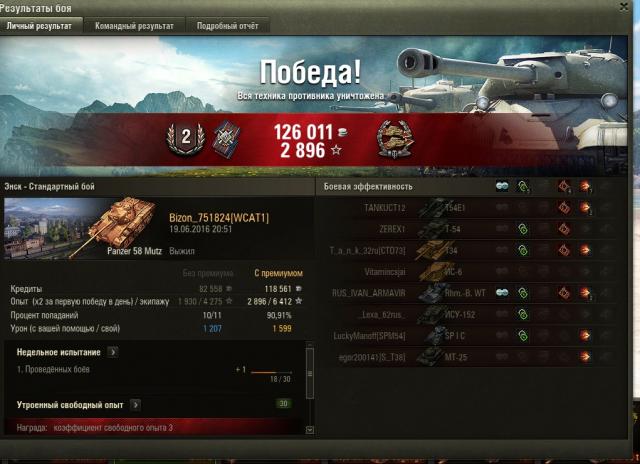Click the scroll-down arrow of the missions list
Image resolution: width=640 pixels, height=464 pixels.
(x=309, y=430)
